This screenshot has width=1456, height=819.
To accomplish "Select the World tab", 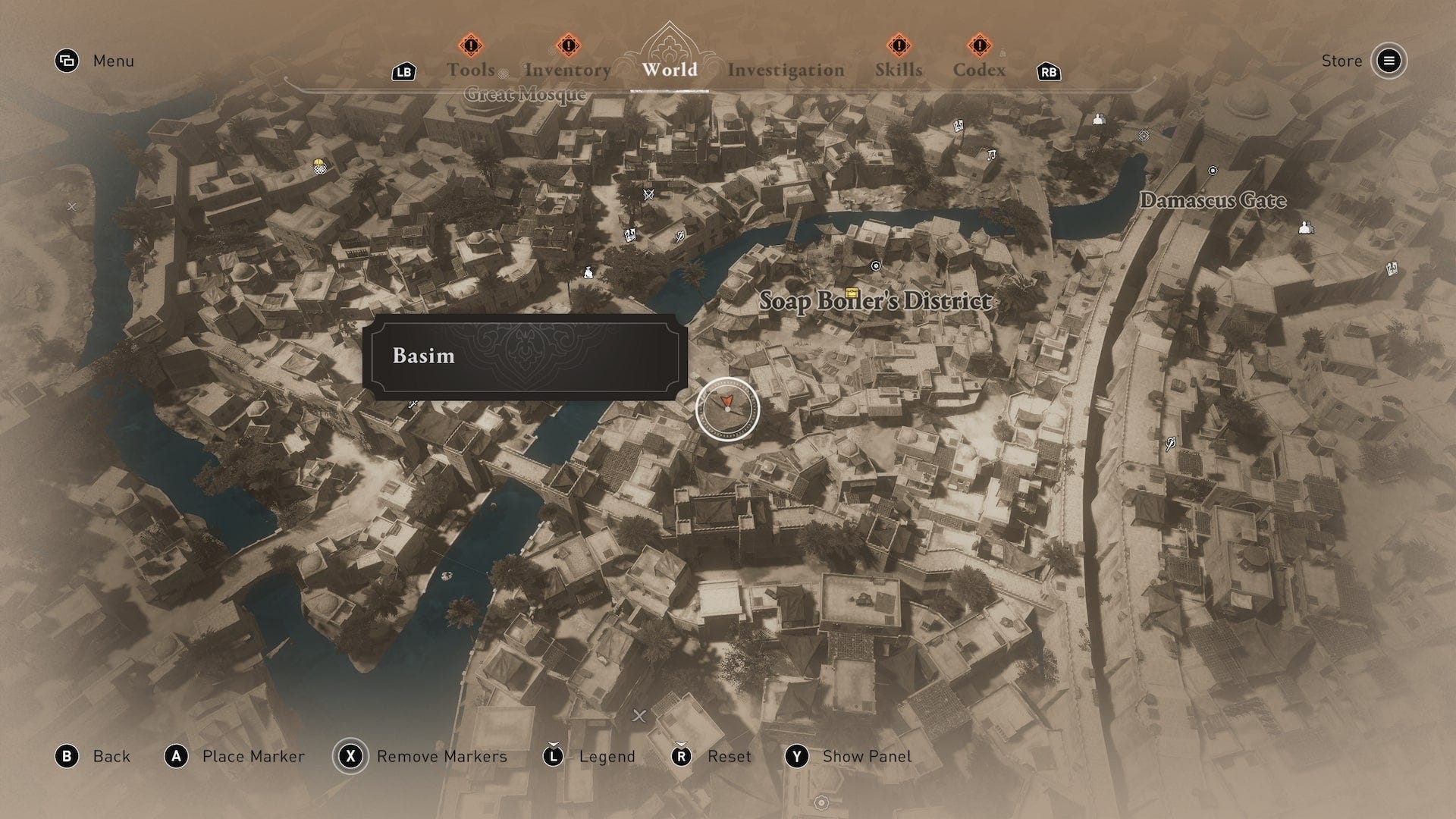I will click(670, 69).
